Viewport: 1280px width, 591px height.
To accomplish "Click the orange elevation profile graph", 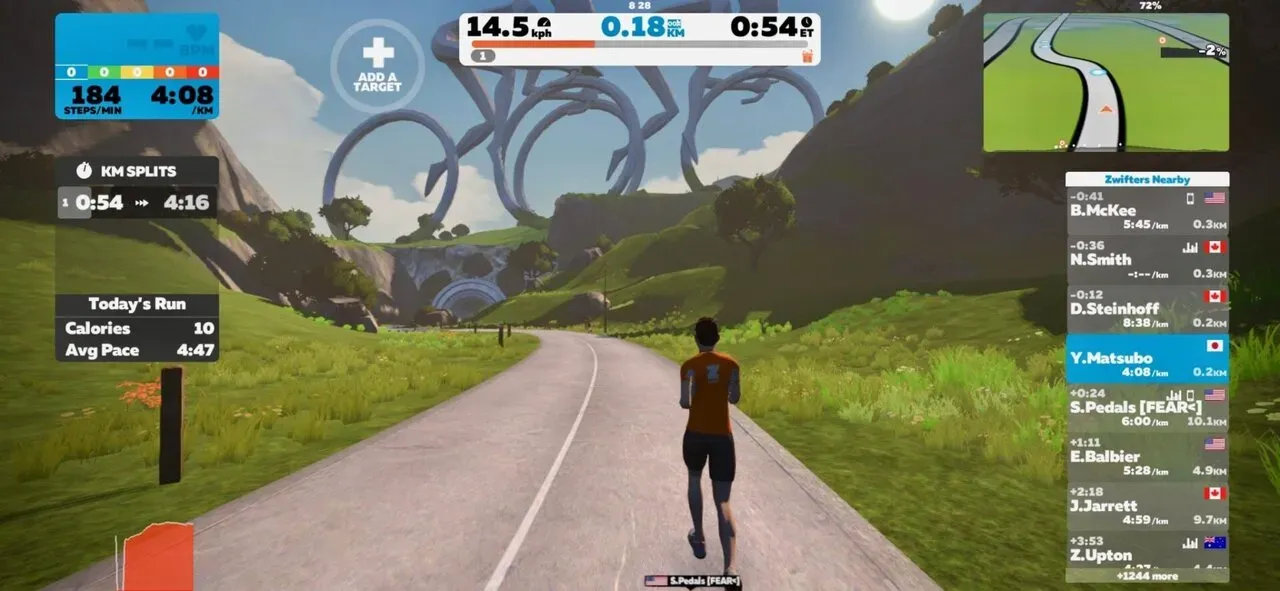I will (x=157, y=557).
